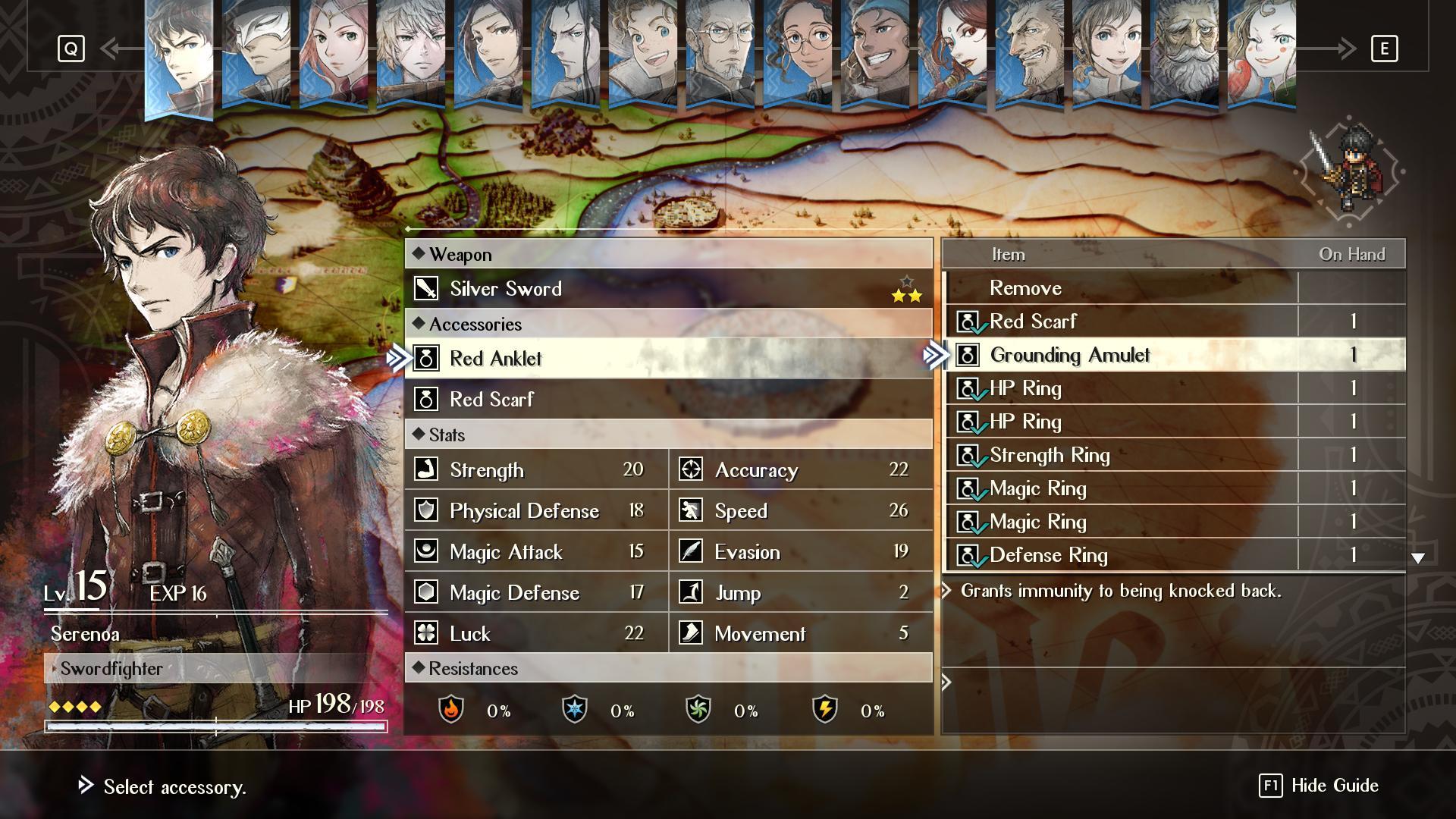Click the item list scroll-down arrow
1456x819 pixels.
coord(1417,558)
